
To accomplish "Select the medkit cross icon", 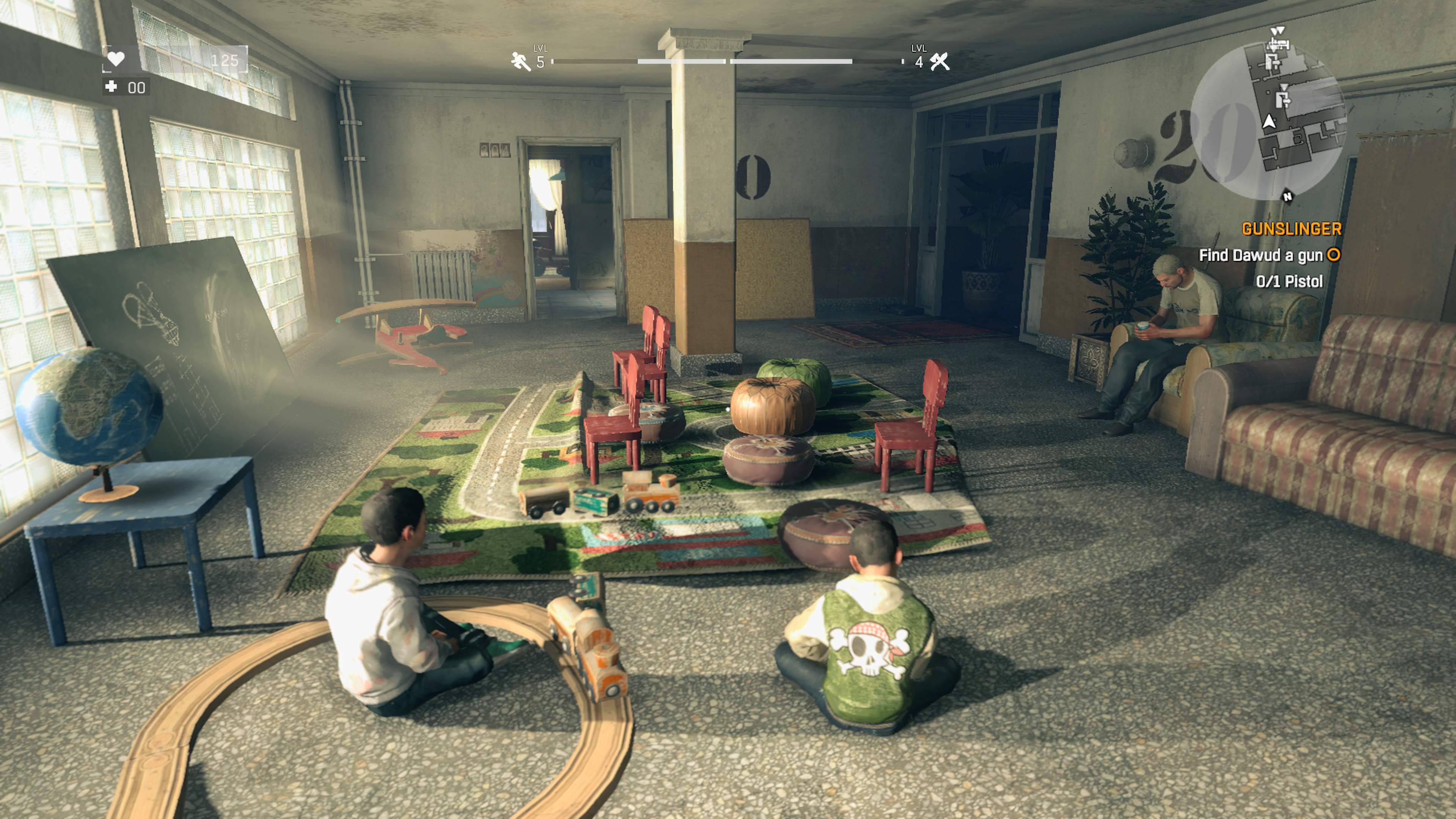I will pyautogui.click(x=111, y=86).
